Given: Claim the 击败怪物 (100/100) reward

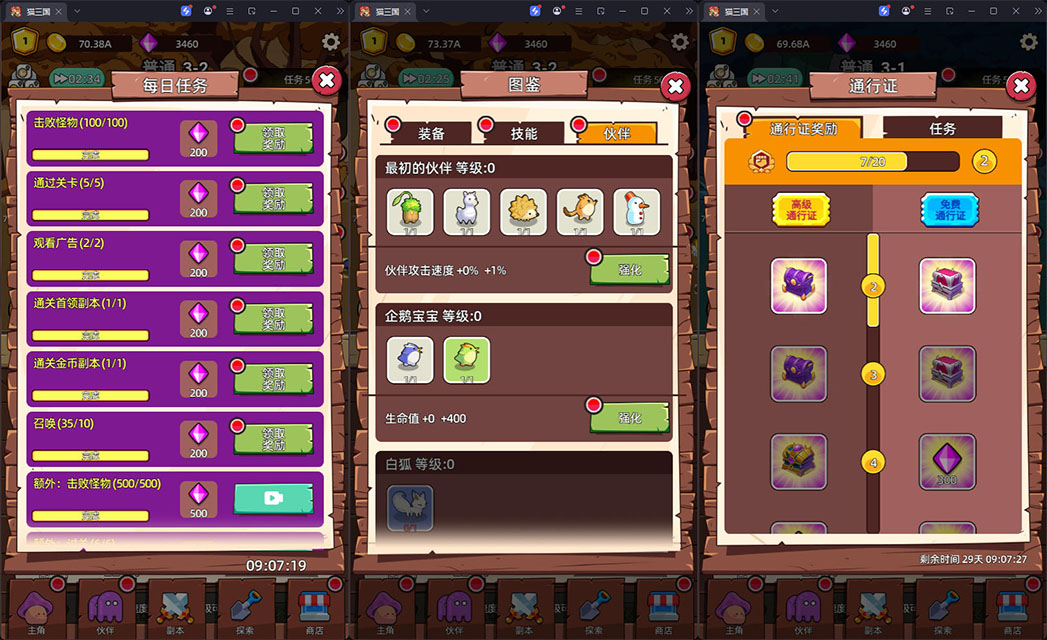Looking at the screenshot, I should point(273,138).
